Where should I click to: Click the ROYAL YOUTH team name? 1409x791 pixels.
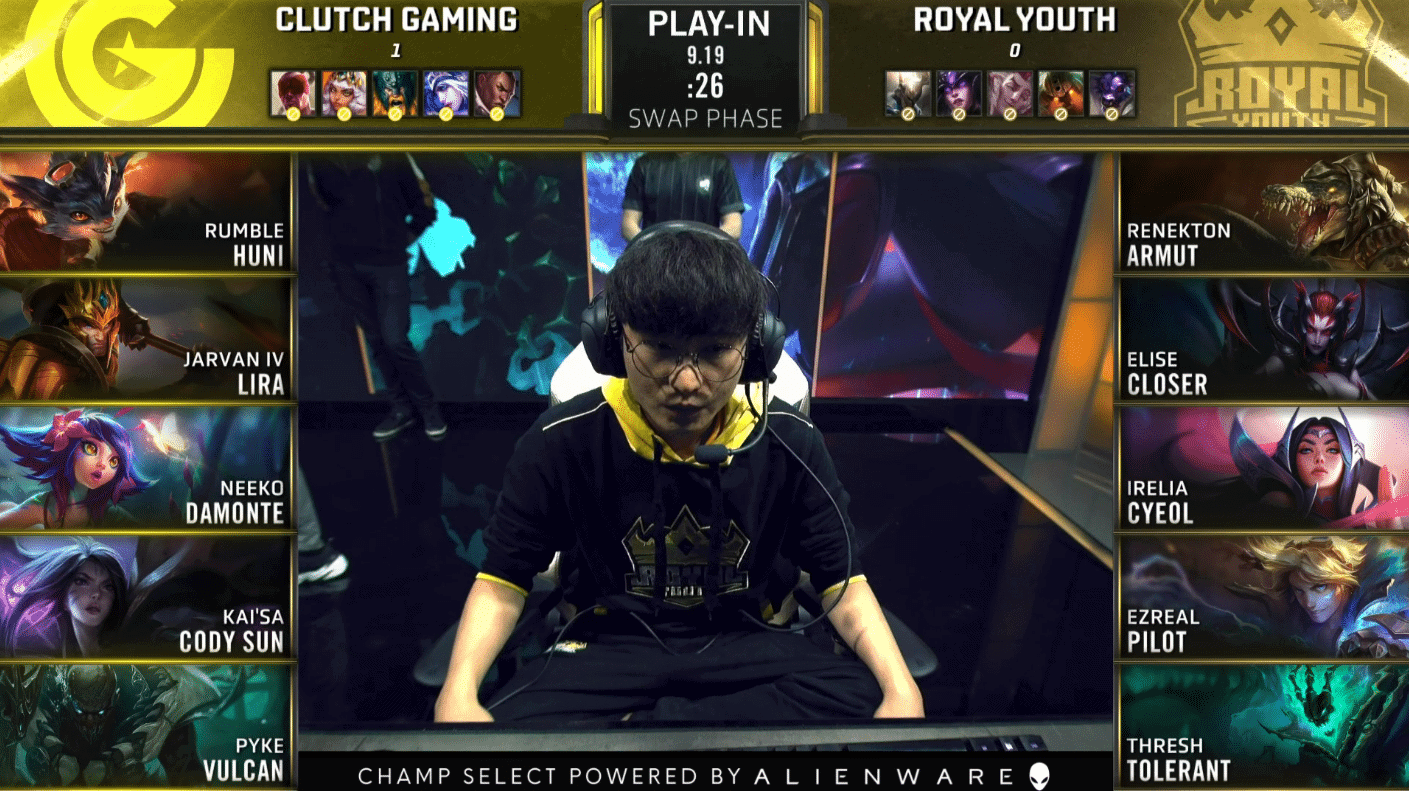pyautogui.click(x=1015, y=20)
